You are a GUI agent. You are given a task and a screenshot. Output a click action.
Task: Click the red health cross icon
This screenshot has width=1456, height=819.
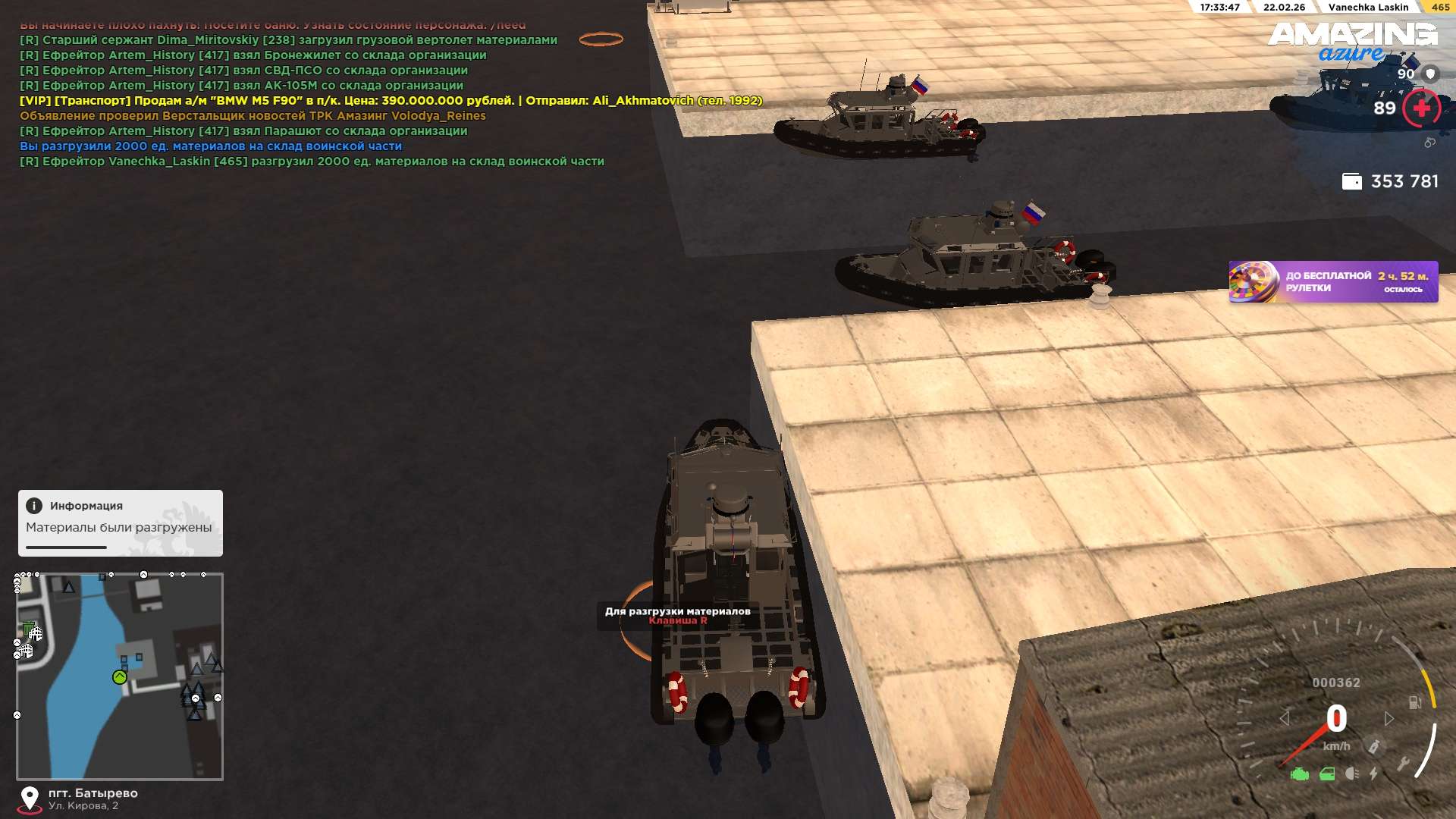pyautogui.click(x=1421, y=108)
